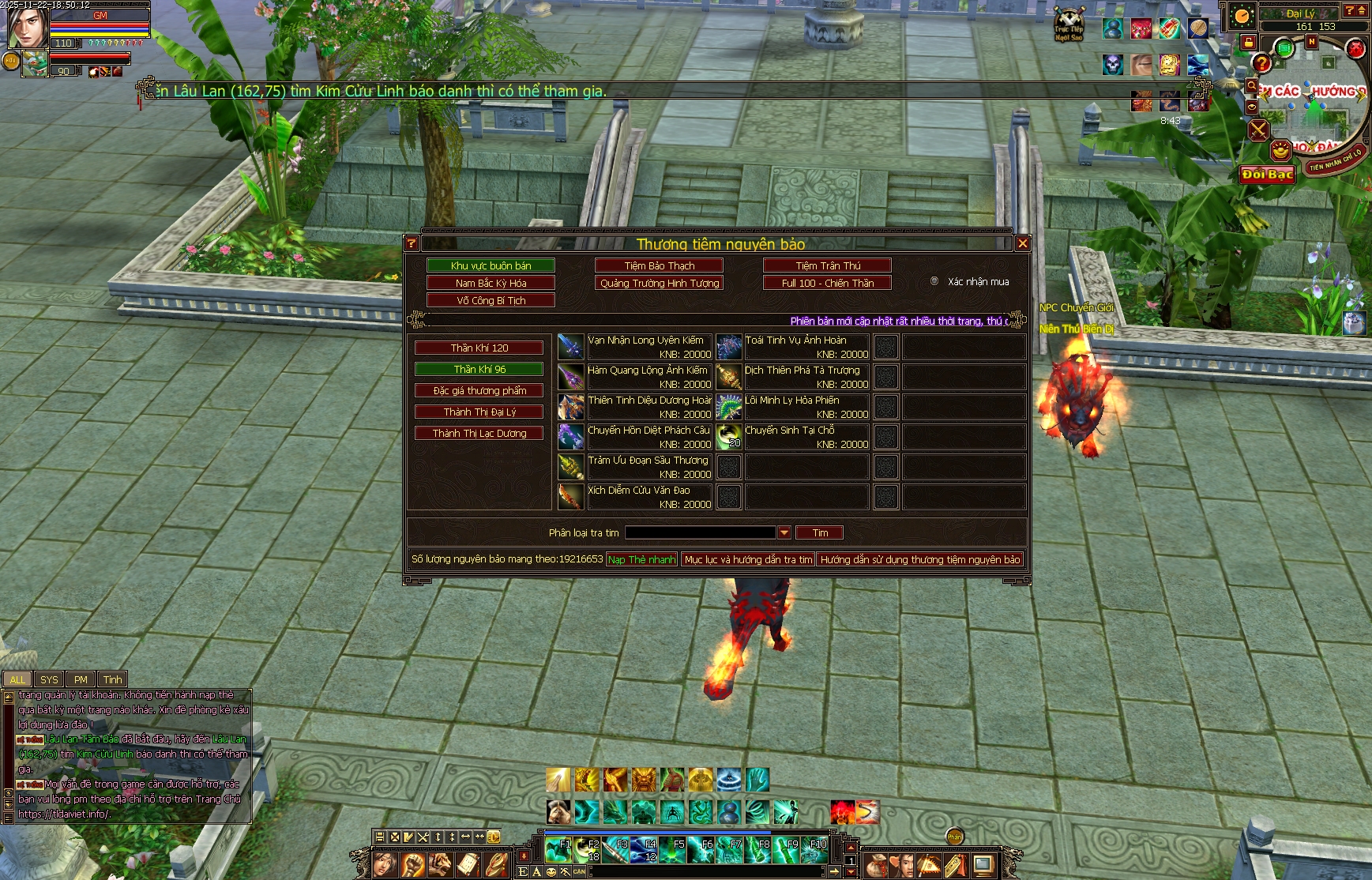Choose Thành Thị Đại Lý subcategory
Screen dimensions: 1372x880
(x=479, y=412)
